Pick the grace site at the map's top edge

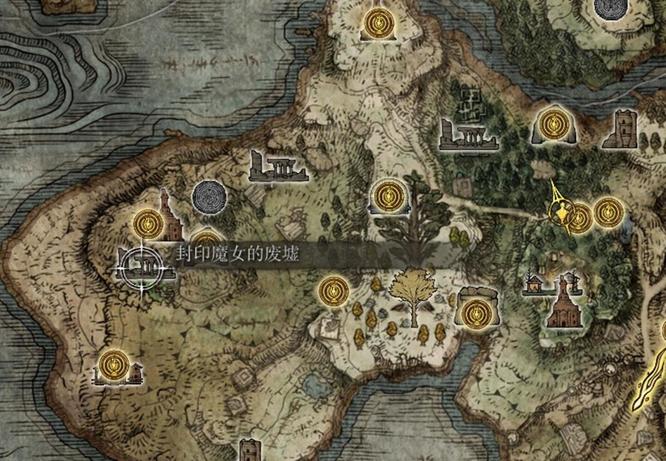379,22
